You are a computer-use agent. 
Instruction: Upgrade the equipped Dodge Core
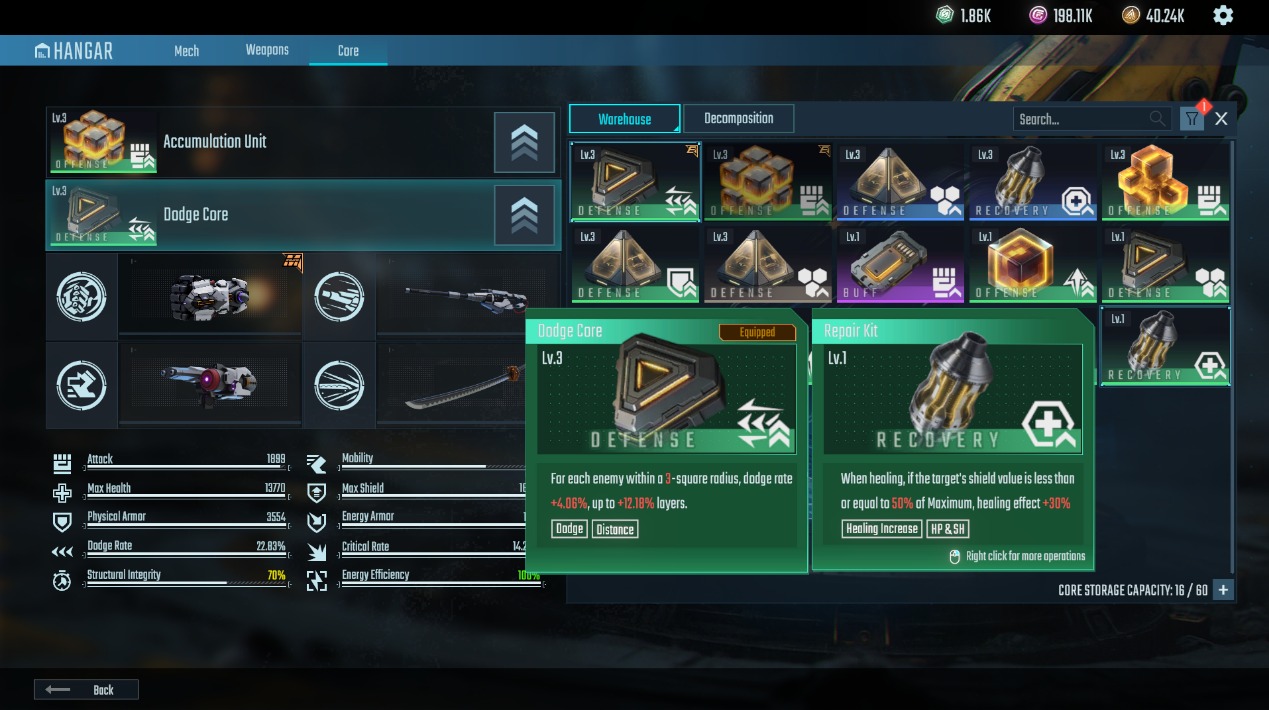pyautogui.click(x=524, y=215)
